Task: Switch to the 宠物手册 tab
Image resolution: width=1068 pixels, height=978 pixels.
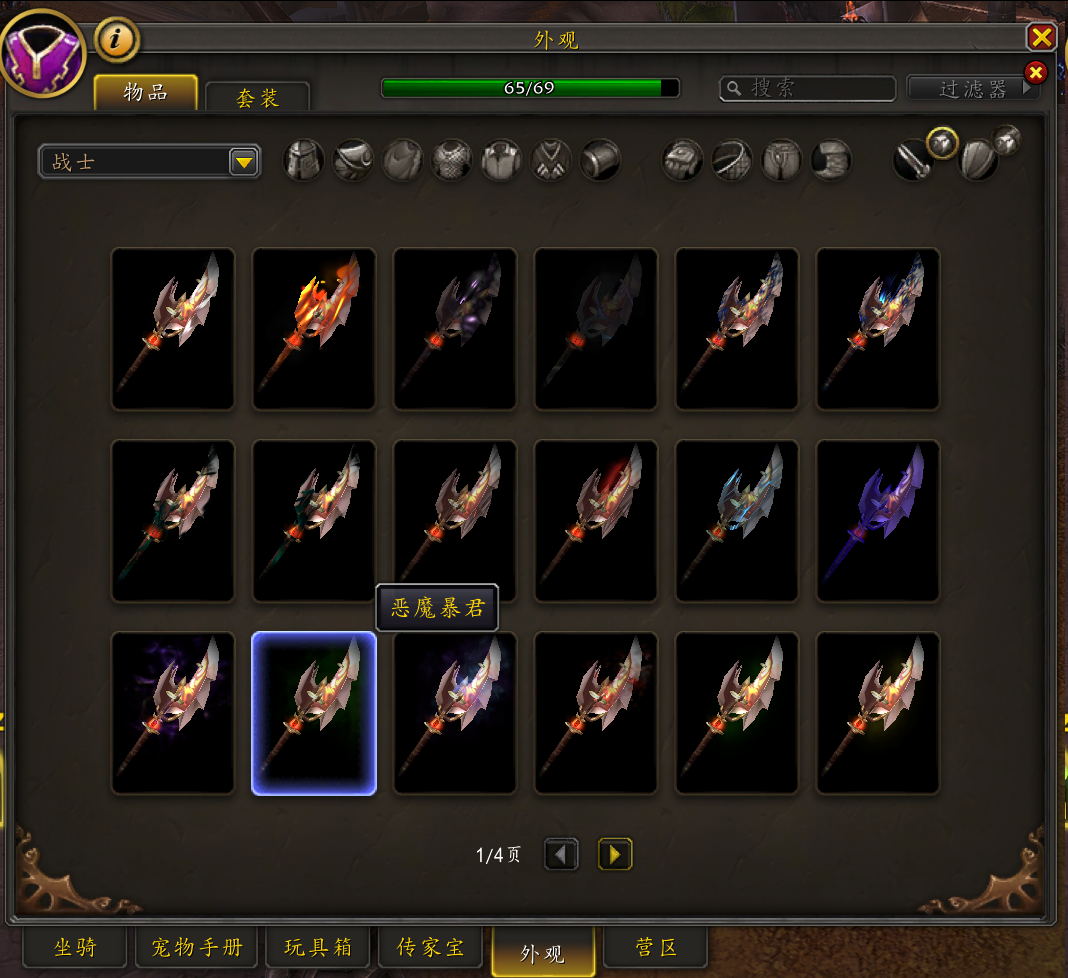Action: (x=197, y=947)
